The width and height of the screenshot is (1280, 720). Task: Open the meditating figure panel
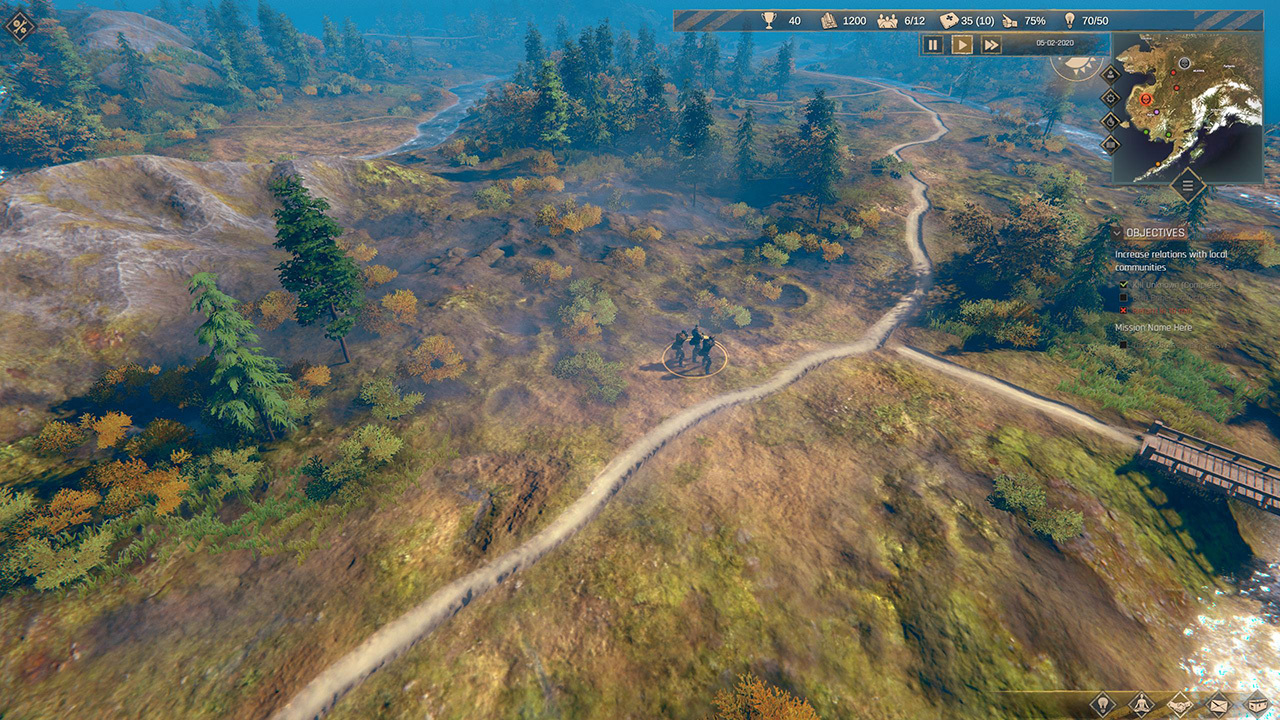(1142, 704)
